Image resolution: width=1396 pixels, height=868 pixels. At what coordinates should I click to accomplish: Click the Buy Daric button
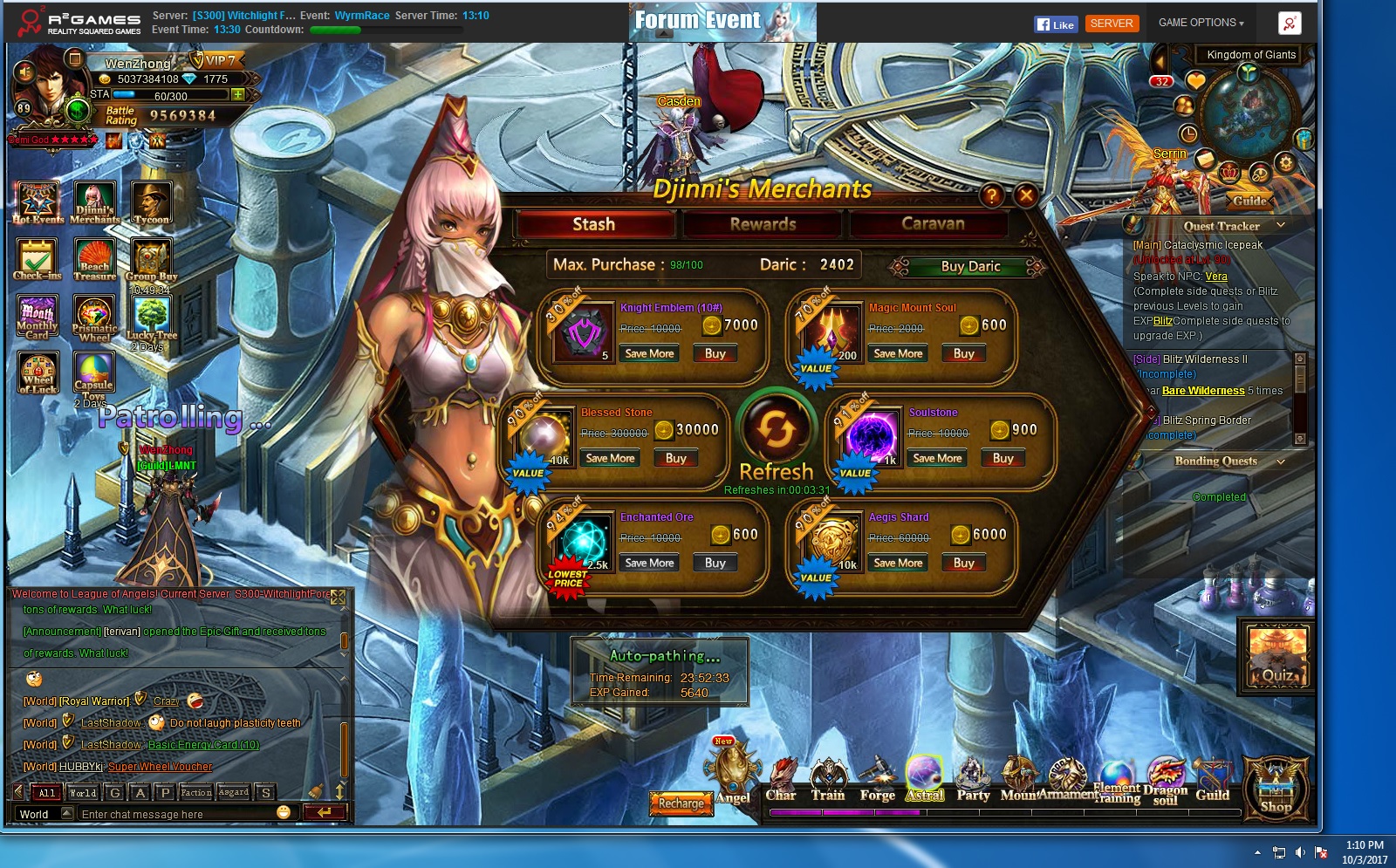point(970,267)
